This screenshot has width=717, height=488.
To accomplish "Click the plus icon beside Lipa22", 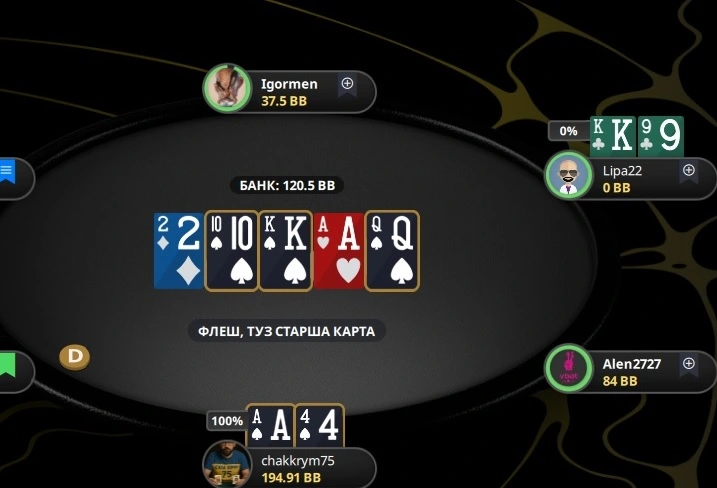I will (x=688, y=170).
